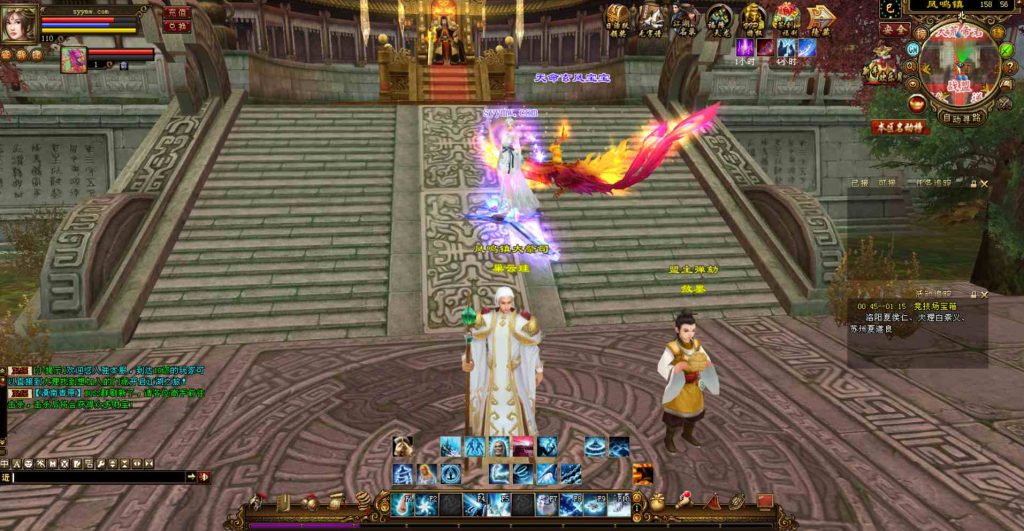1024x531 pixels.
Task: Open the treasure chest daily reward icon
Action: (x=617, y=18)
